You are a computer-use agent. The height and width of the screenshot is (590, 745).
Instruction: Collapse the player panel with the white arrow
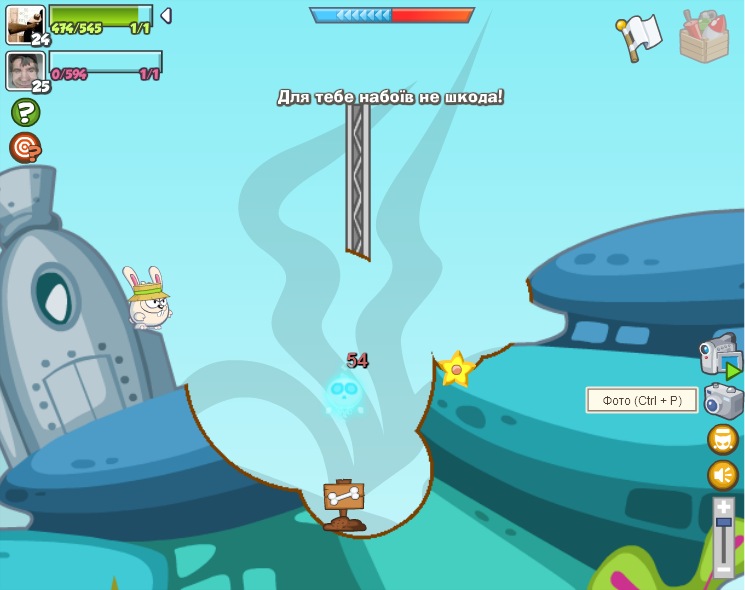166,16
